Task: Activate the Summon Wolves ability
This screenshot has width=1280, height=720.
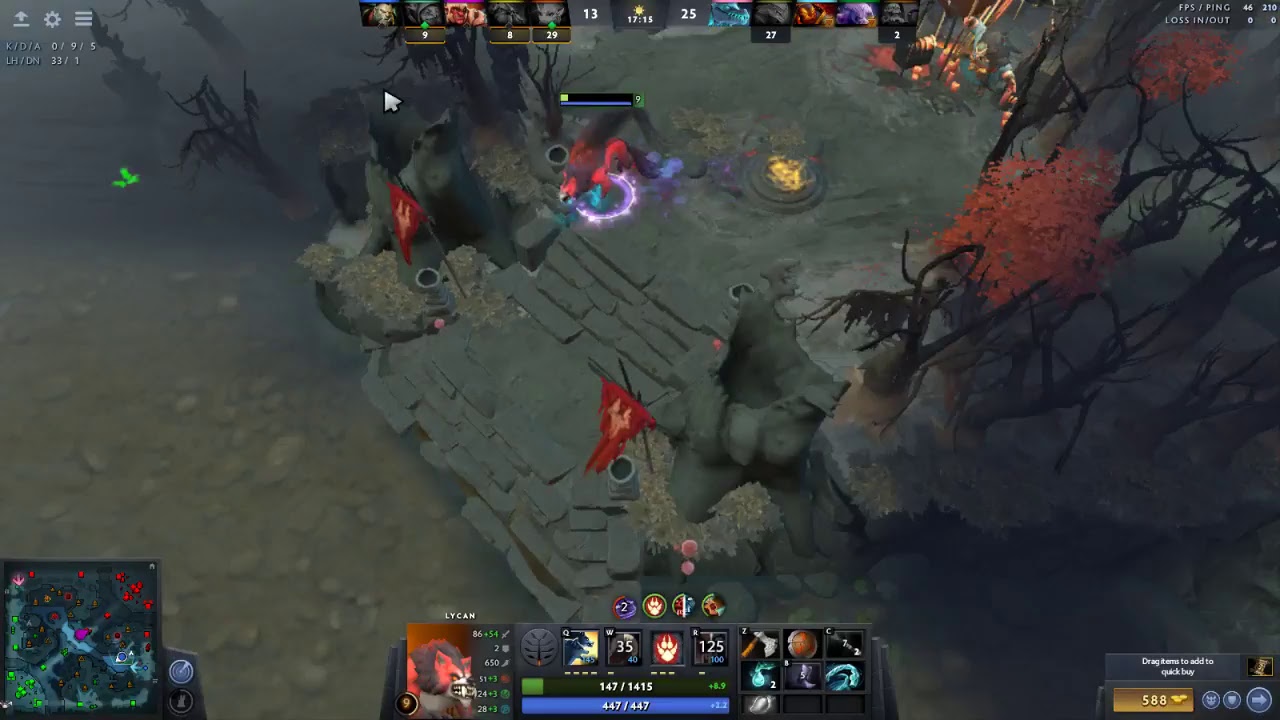Action: click(x=581, y=648)
